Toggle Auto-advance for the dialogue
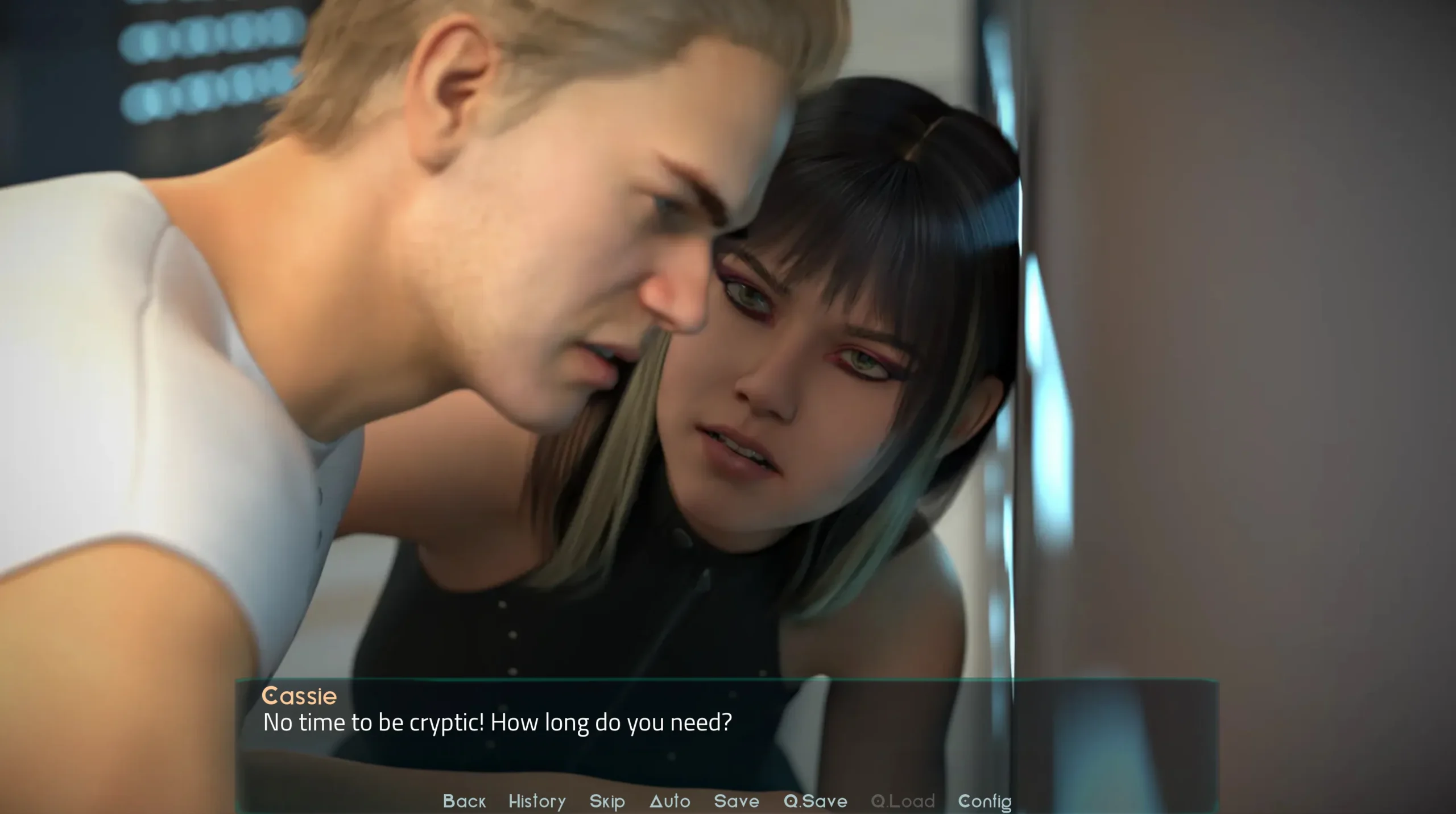 (670, 801)
